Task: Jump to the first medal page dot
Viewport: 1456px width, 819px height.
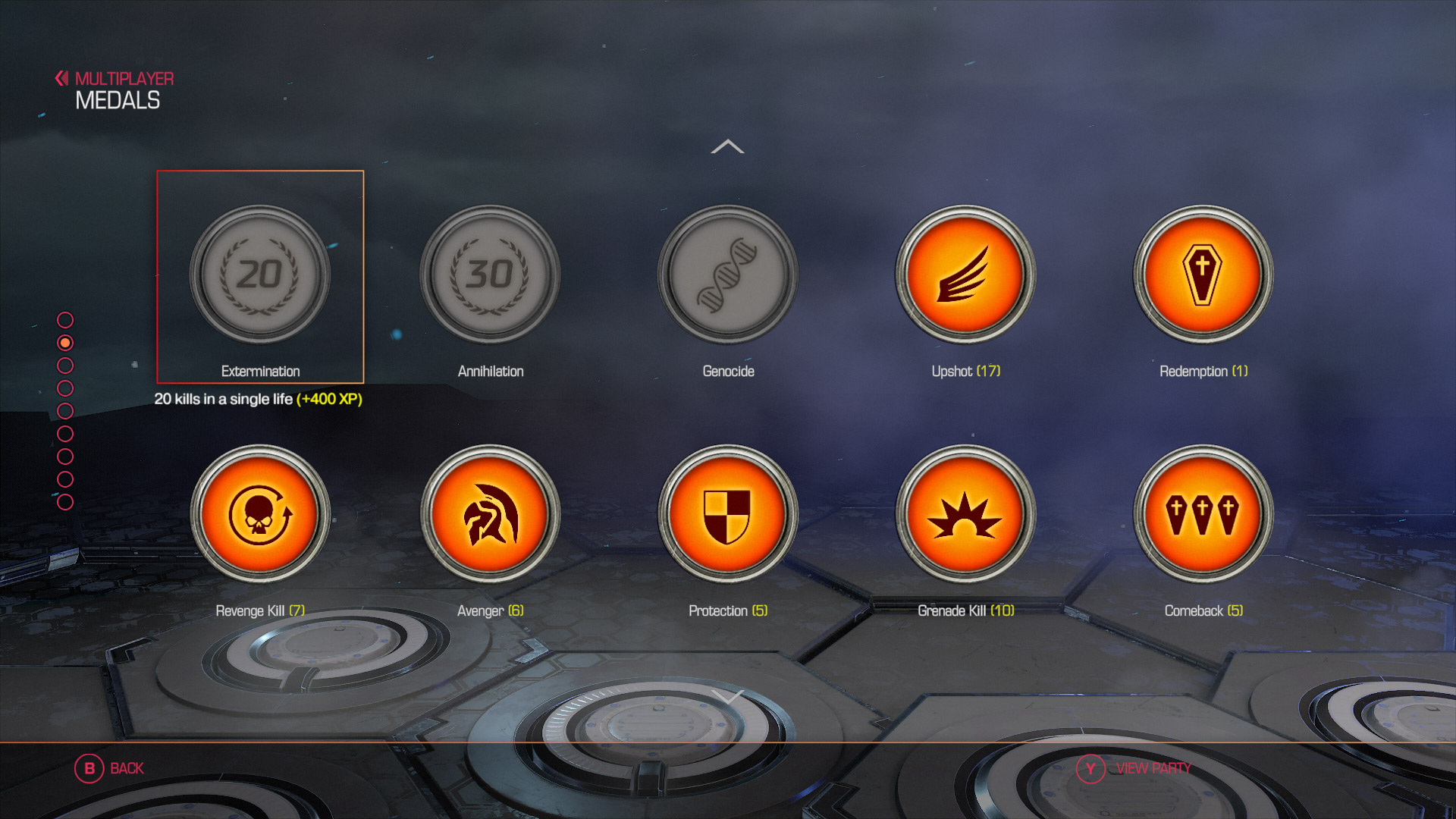Action: click(65, 320)
